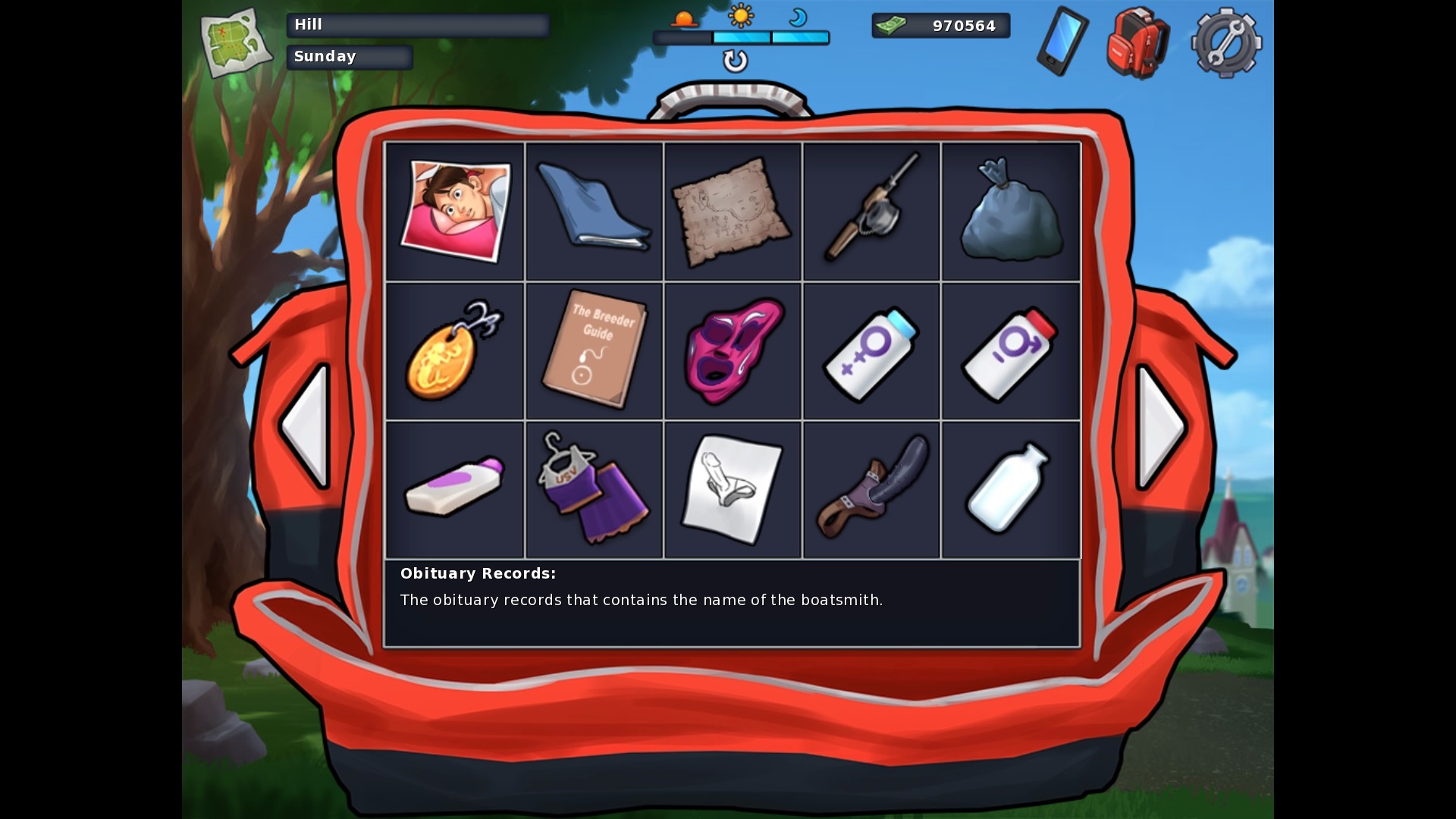Screen dimensions: 1456x819
Task: Open the gear and wrench settings
Action: [1226, 42]
